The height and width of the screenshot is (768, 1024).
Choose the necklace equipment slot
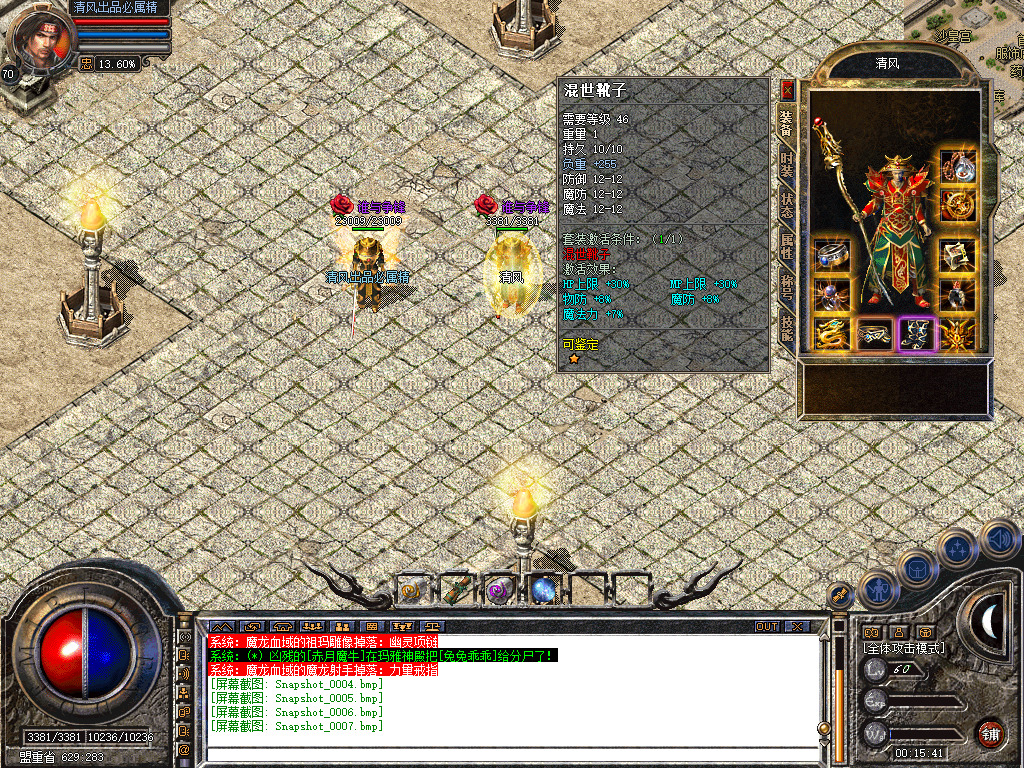click(957, 166)
